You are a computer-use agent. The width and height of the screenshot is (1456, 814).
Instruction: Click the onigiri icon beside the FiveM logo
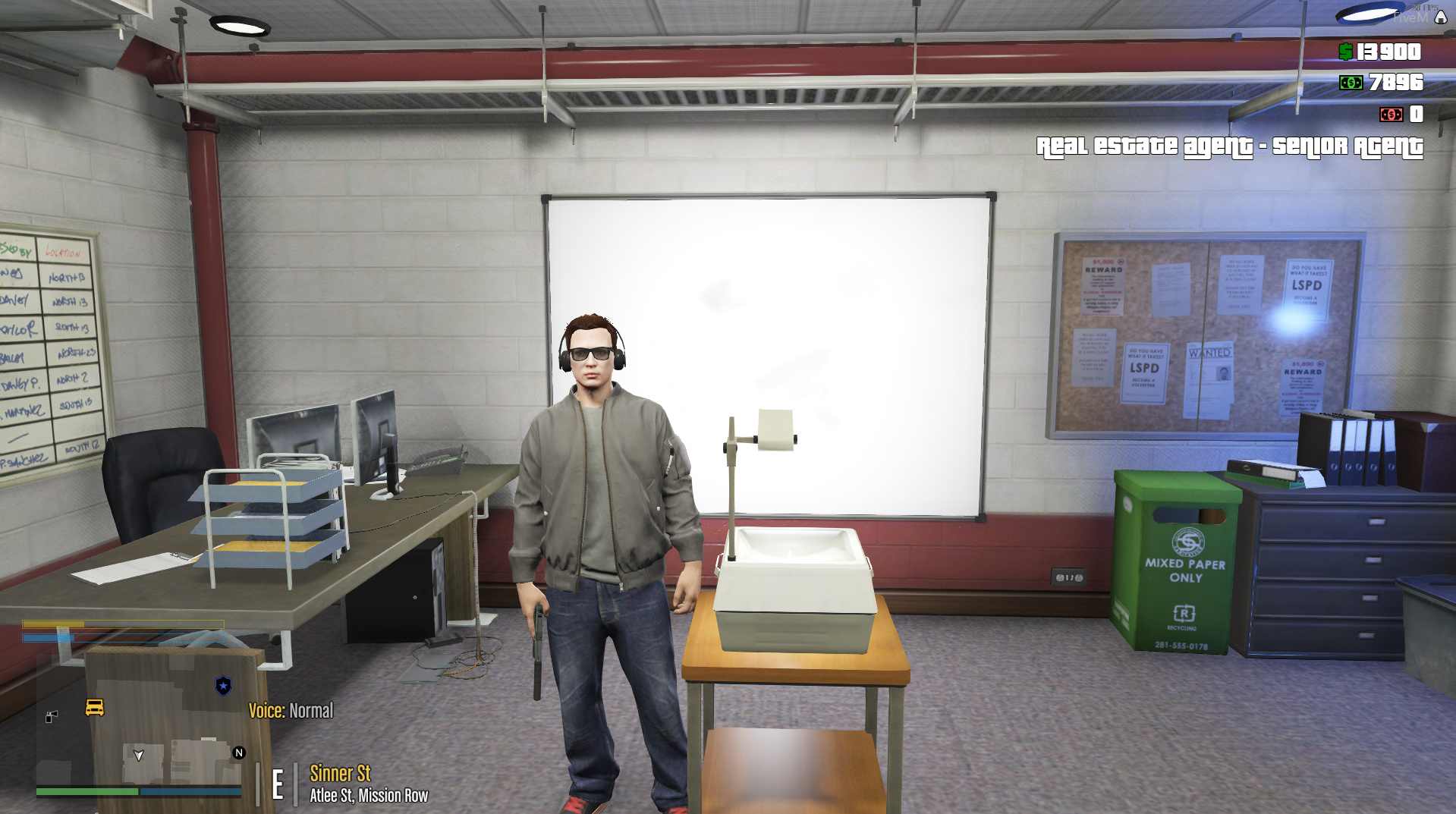[x=1439, y=17]
